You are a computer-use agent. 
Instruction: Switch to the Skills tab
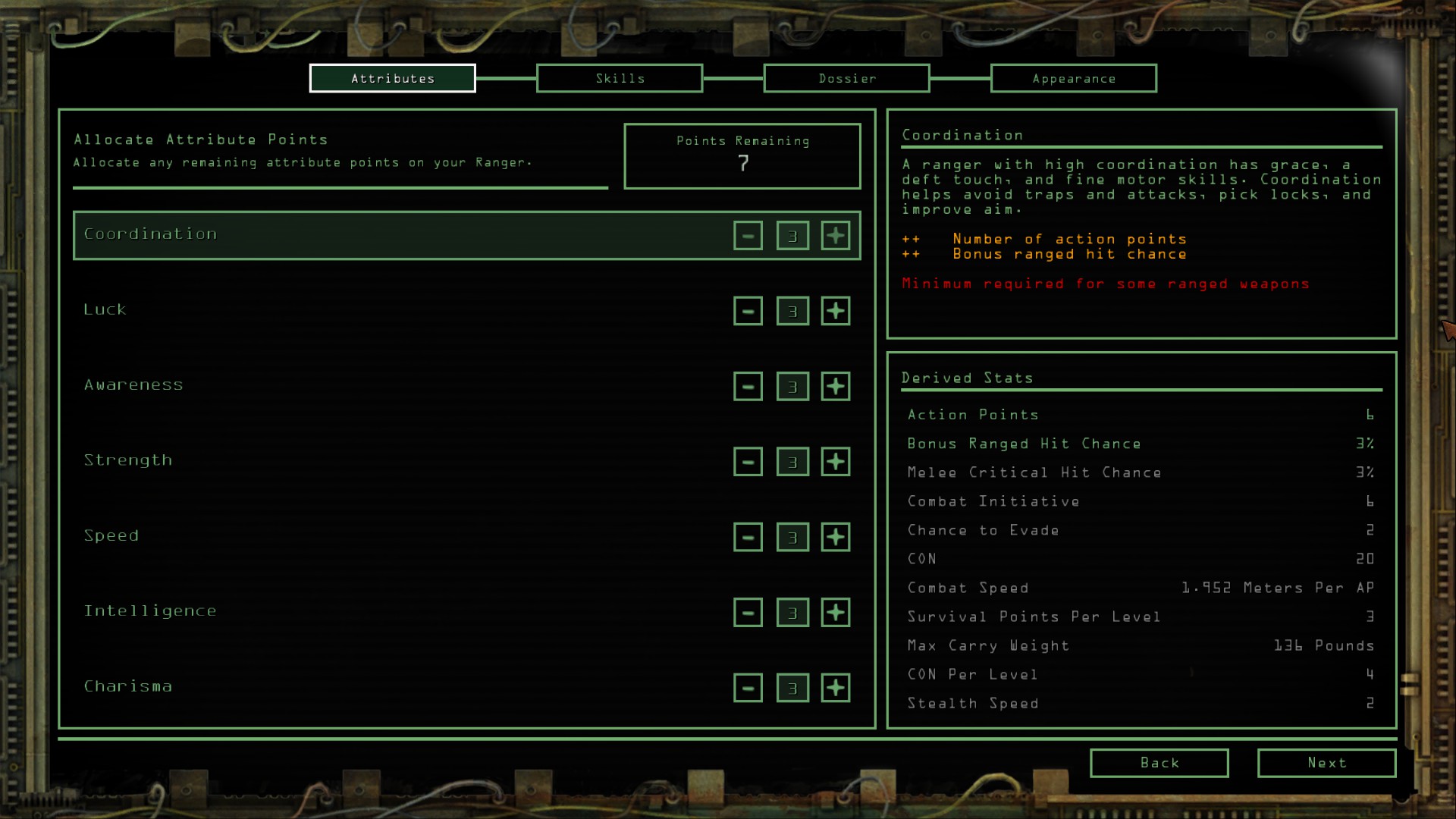click(x=619, y=78)
